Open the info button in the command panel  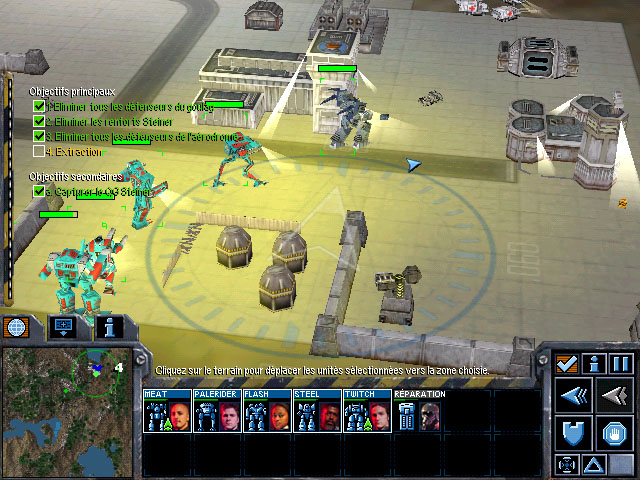(x=594, y=363)
